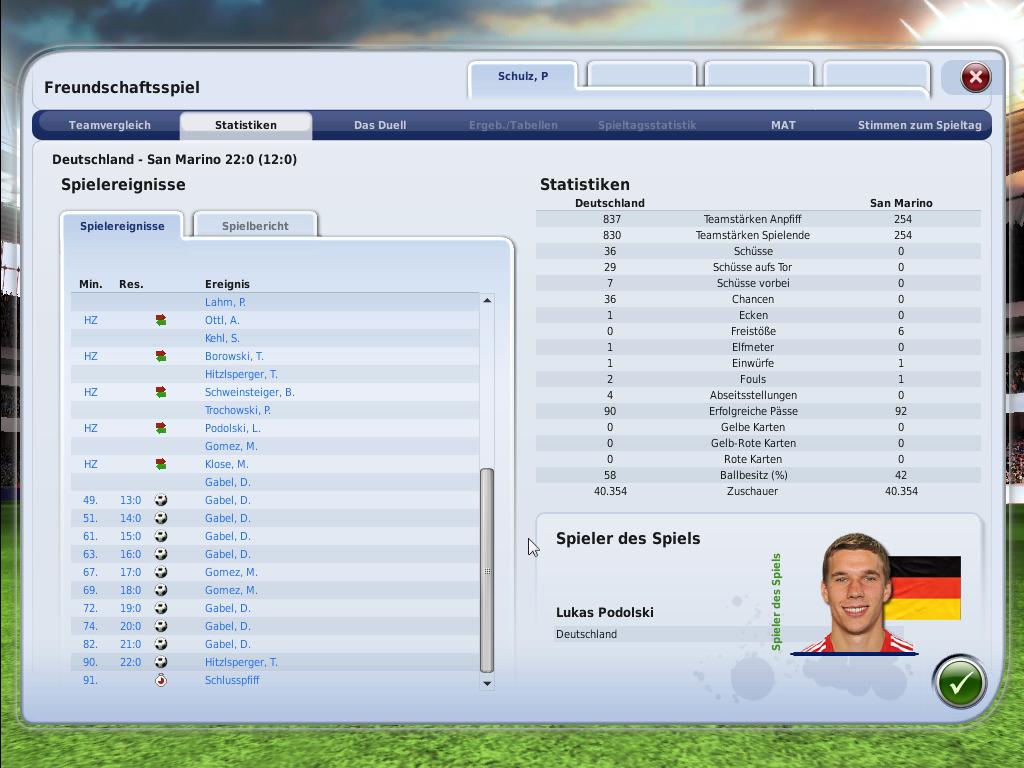The width and height of the screenshot is (1024, 768).
Task: Open the Das Duell tab
Action: click(x=380, y=125)
